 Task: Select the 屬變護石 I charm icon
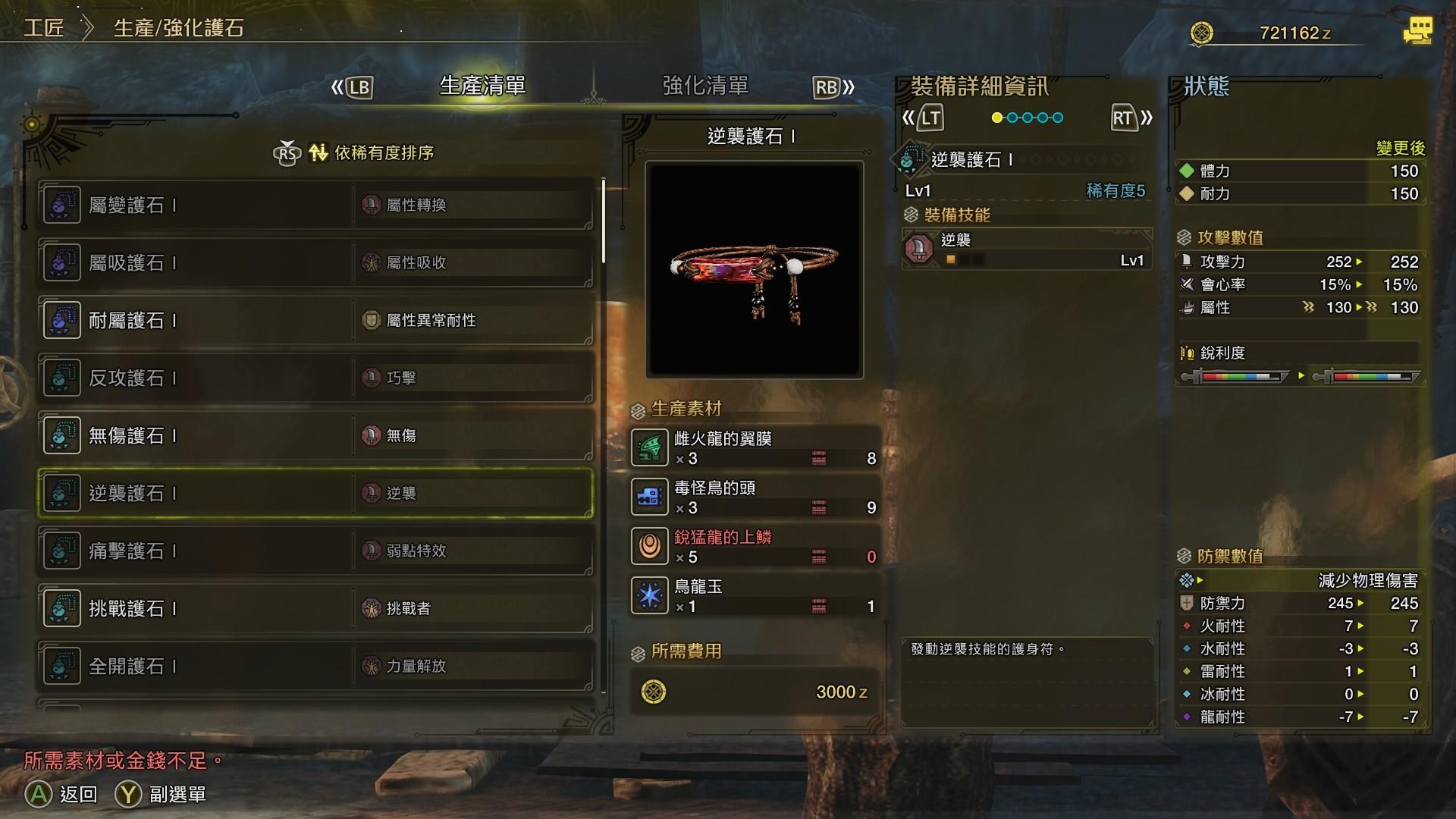(x=61, y=204)
